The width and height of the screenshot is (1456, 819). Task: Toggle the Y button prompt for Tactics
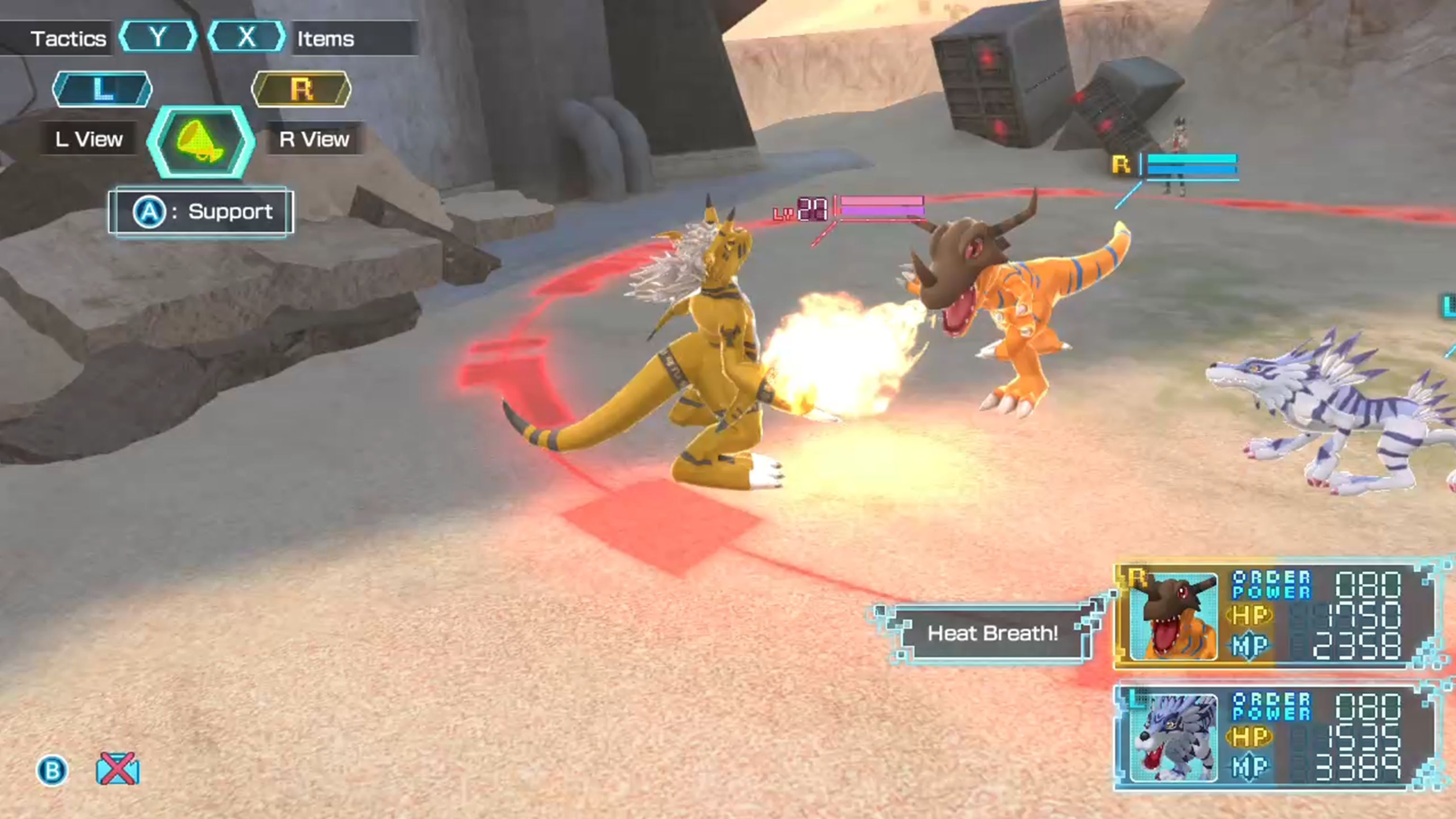(158, 38)
